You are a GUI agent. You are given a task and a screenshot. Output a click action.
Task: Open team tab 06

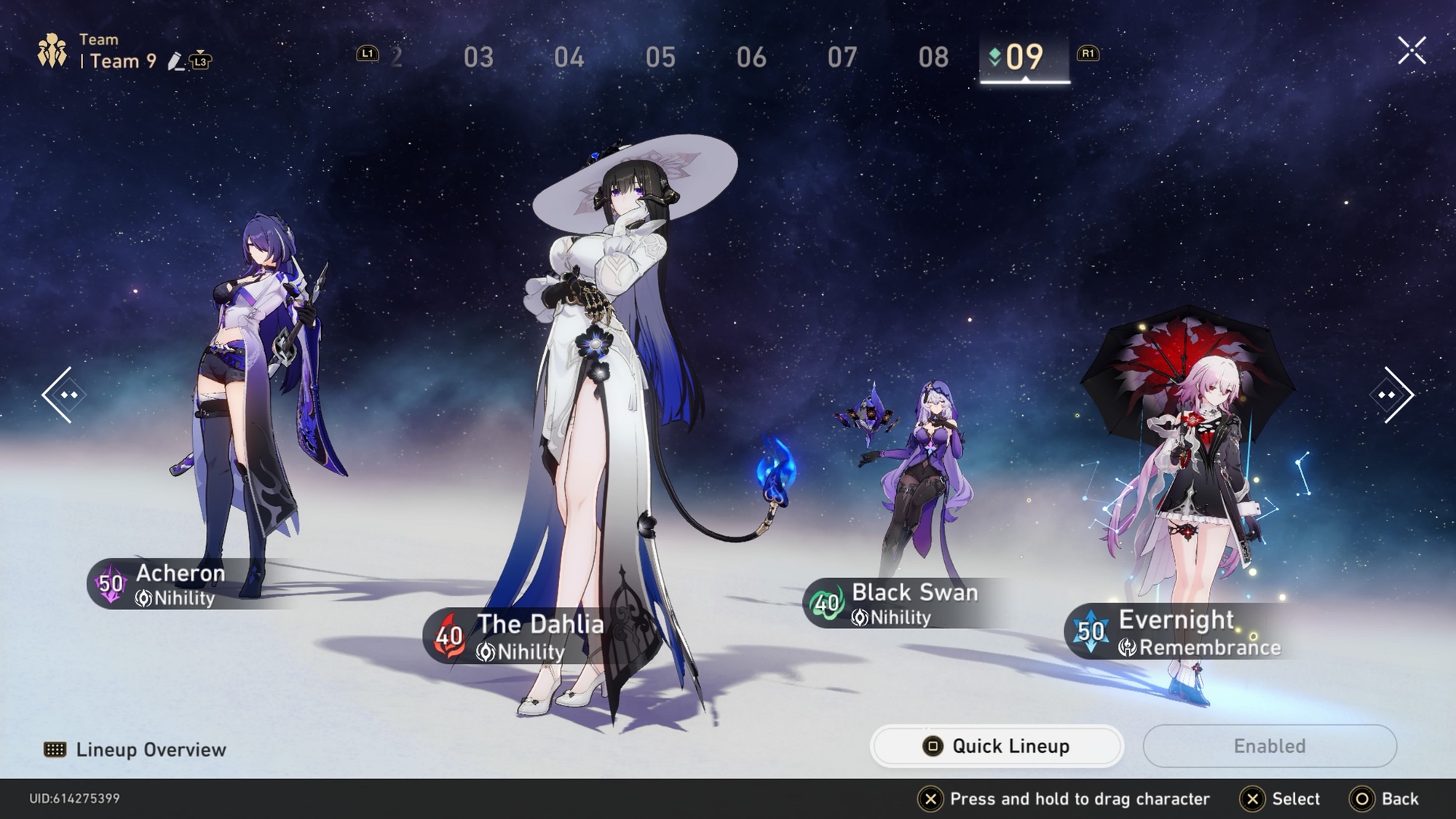click(751, 57)
